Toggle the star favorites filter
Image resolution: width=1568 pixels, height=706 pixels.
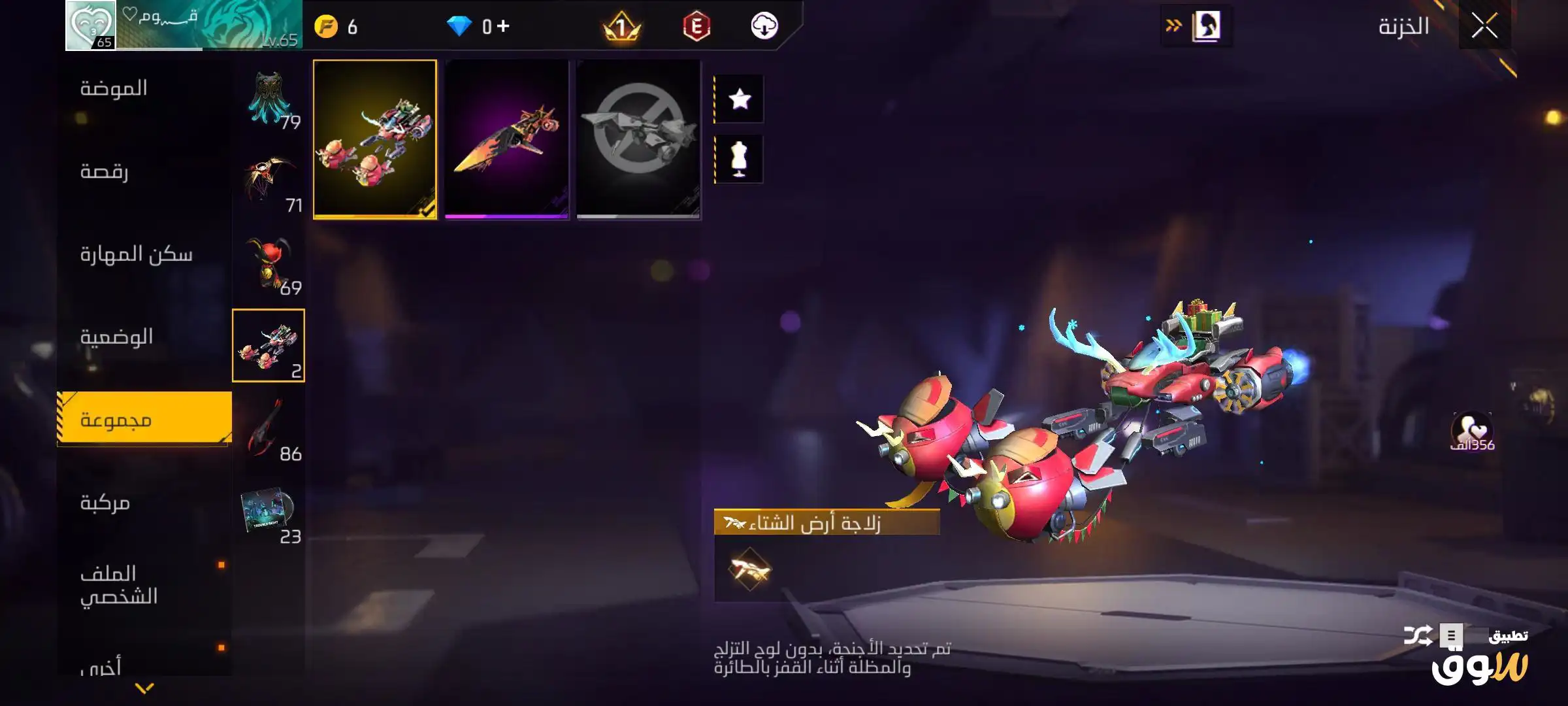[x=740, y=99]
